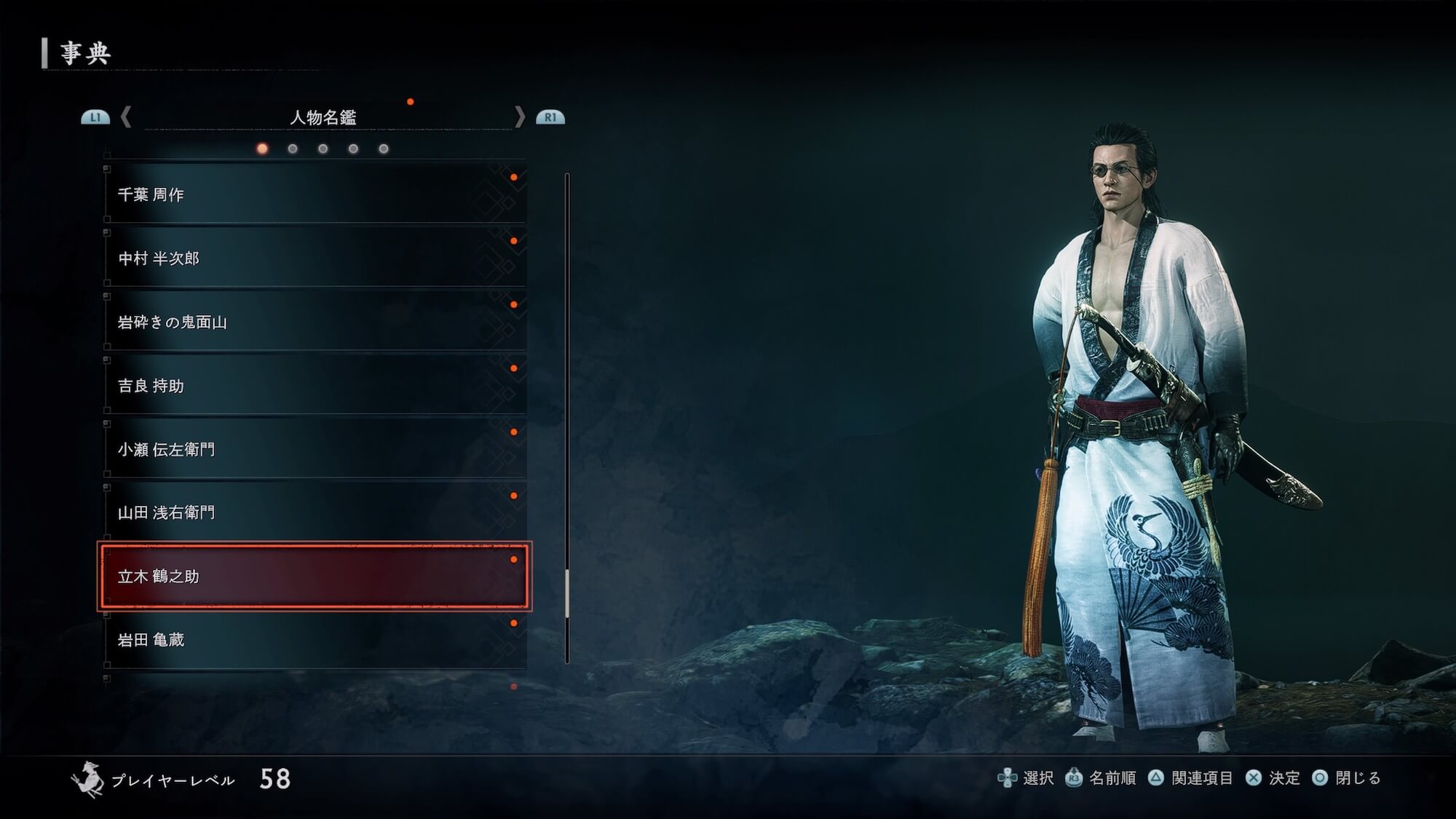
Task: Click the right arrow beside 人物名鑑
Action: click(x=519, y=116)
